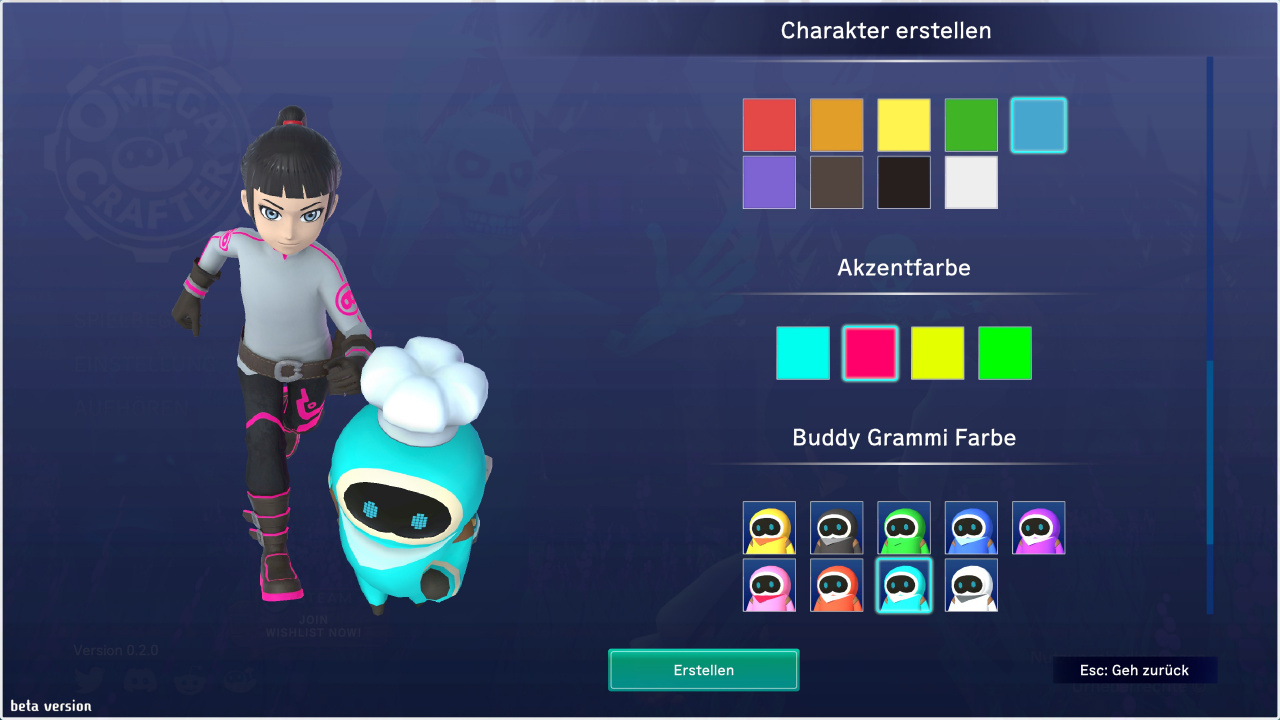The width and height of the screenshot is (1280, 720).
Task: Set accent color to cyan
Action: [x=803, y=353]
